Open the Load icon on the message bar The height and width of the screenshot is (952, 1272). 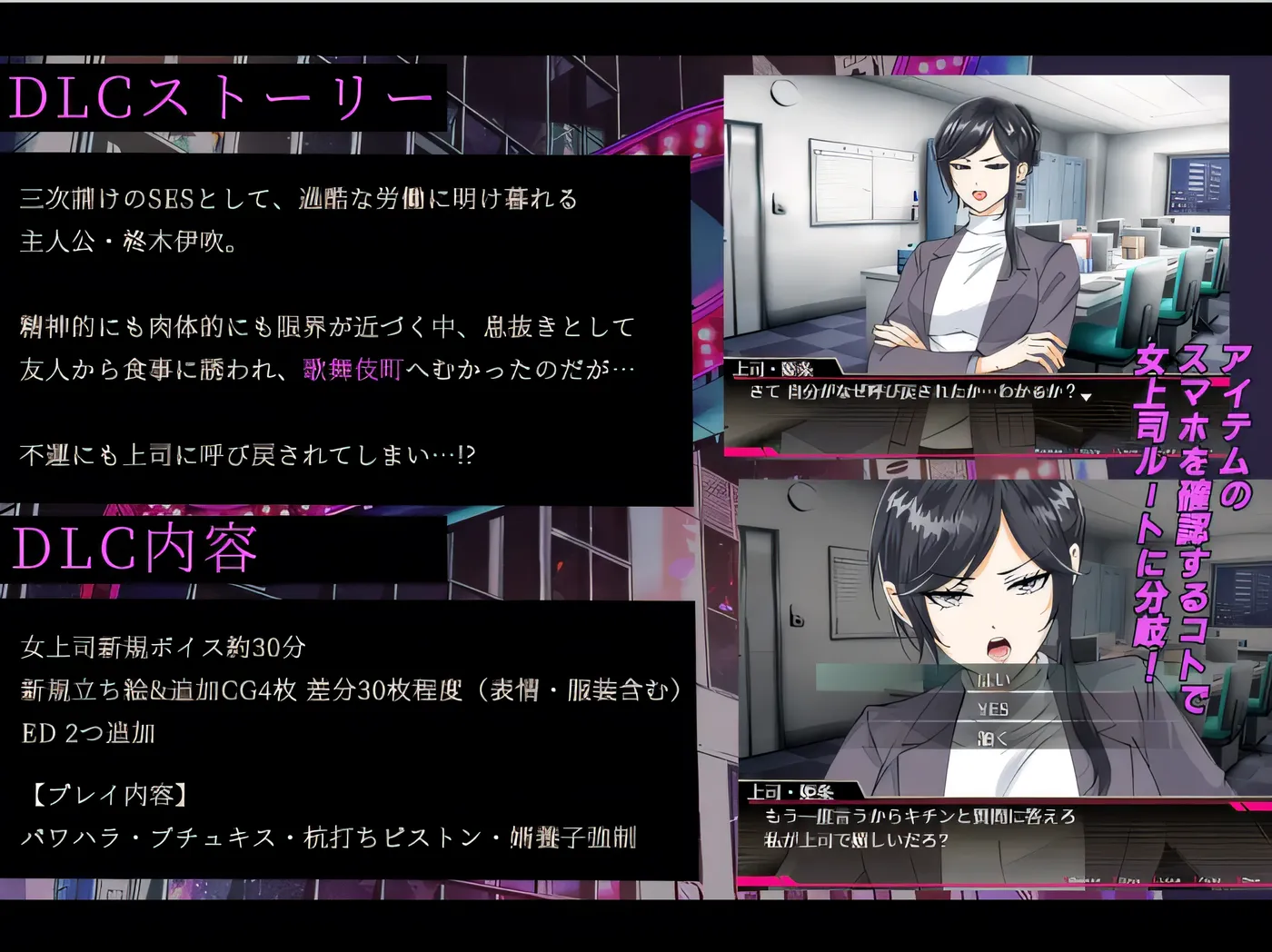pyautogui.click(x=1168, y=879)
